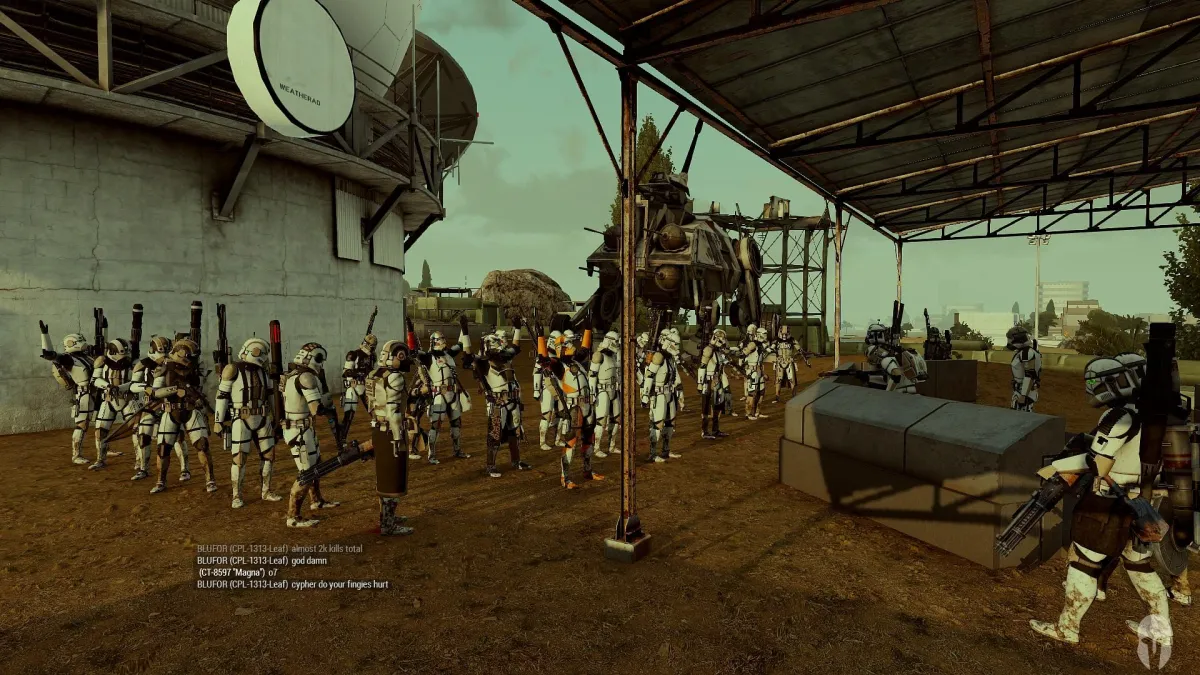Image resolution: width=1200 pixels, height=675 pixels.
Task: Click the Spartan helmet watermark logo
Action: 1153,634
